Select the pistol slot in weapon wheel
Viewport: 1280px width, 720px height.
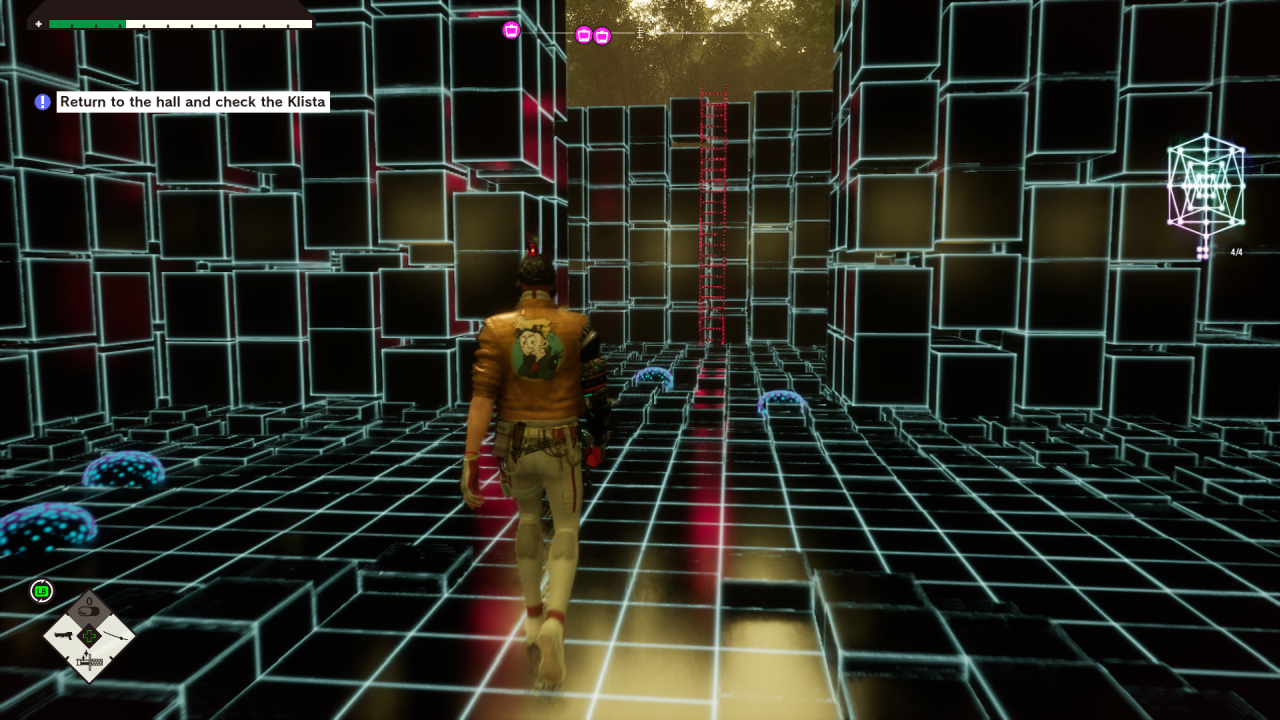click(x=64, y=635)
